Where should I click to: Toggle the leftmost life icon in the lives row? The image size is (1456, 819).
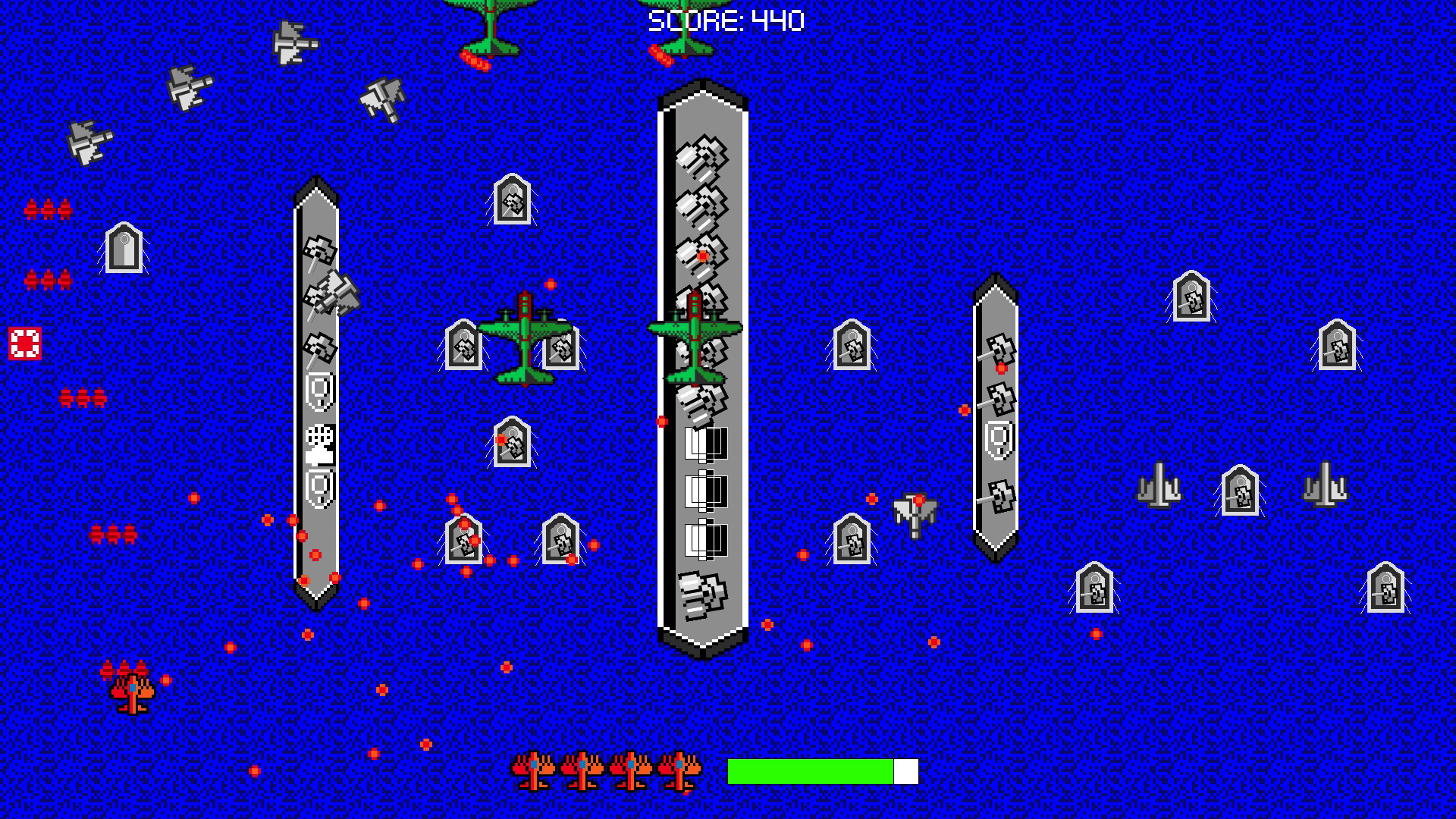(536, 770)
